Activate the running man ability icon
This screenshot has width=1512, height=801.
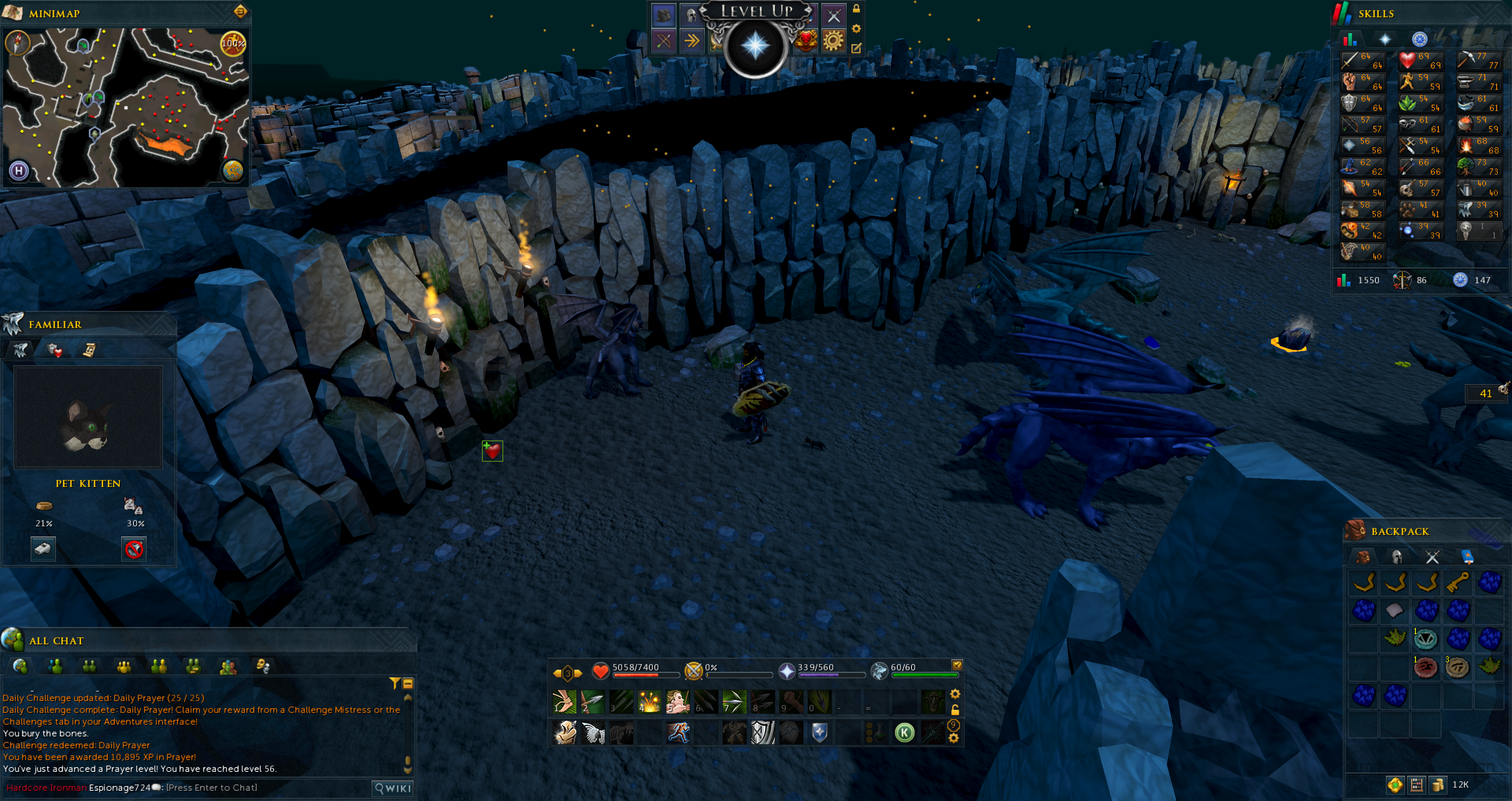pyautogui.click(x=678, y=733)
